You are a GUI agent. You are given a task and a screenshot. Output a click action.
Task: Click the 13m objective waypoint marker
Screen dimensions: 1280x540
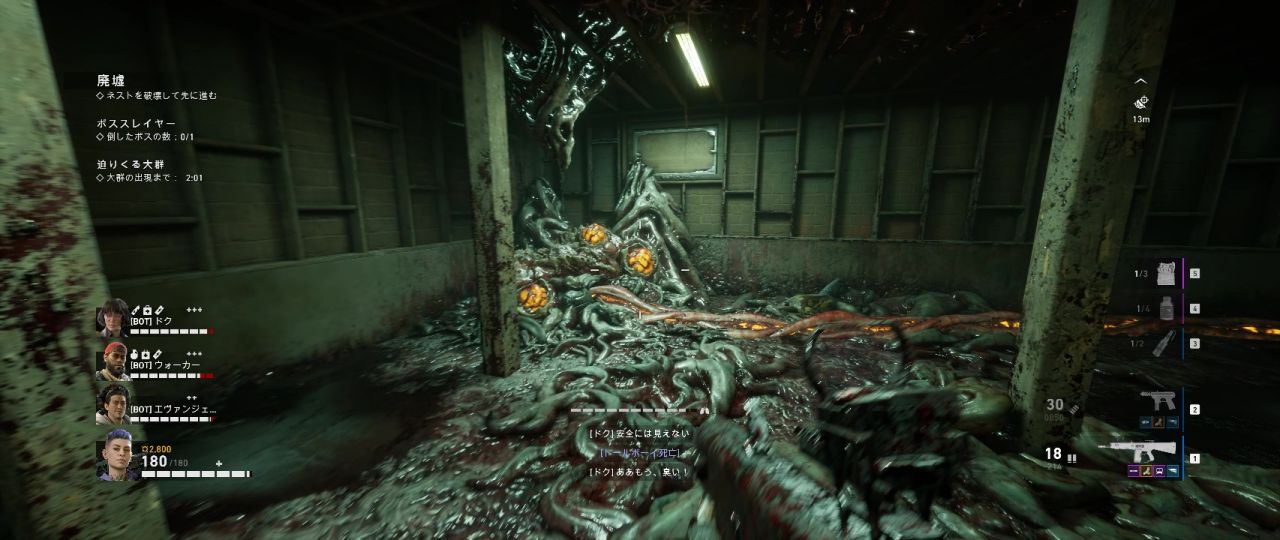pyautogui.click(x=1141, y=102)
